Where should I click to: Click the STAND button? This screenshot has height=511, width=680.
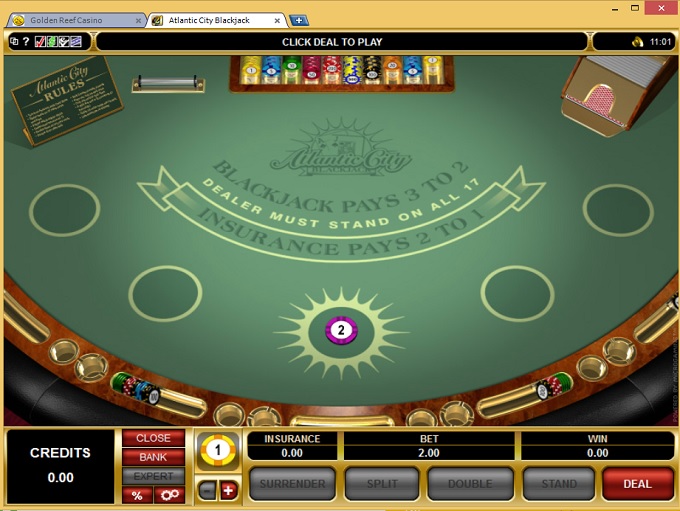(558, 484)
